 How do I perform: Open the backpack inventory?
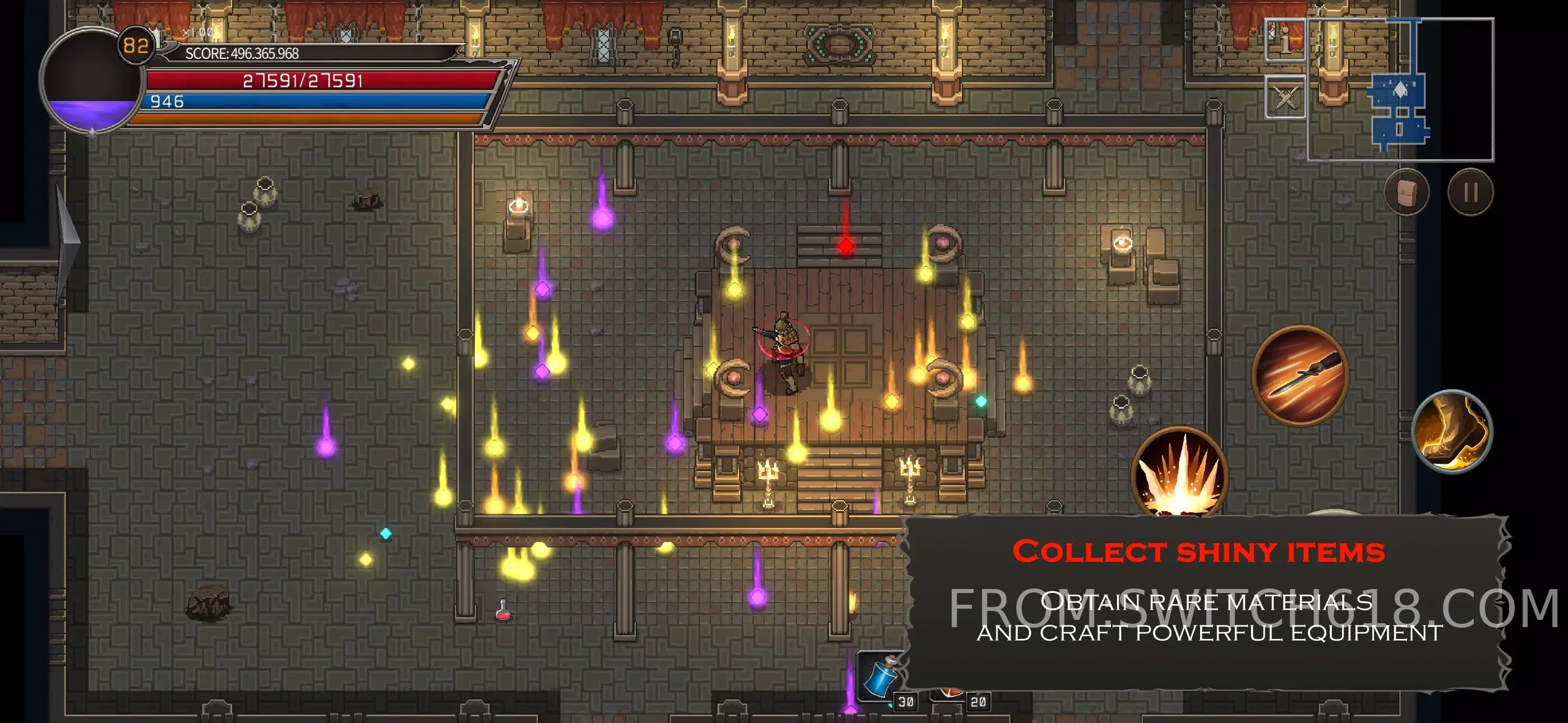[x=1406, y=193]
